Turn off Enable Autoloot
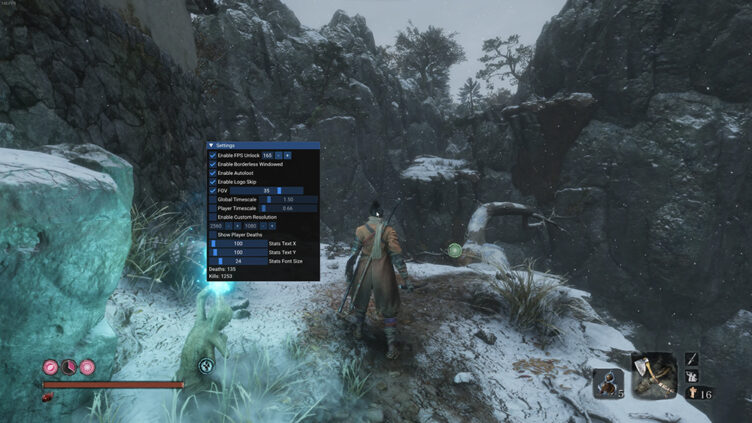752x423 pixels. coord(212,173)
